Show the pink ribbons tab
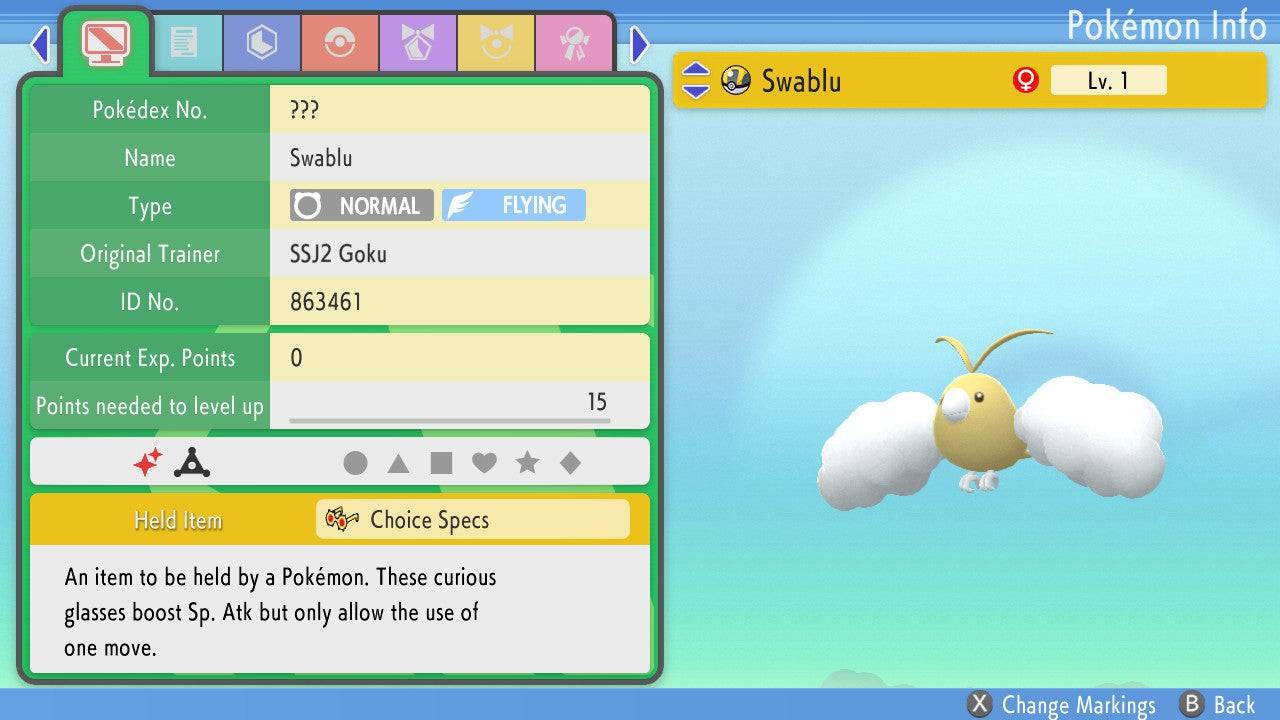Screen dimensions: 1280x720 point(573,43)
